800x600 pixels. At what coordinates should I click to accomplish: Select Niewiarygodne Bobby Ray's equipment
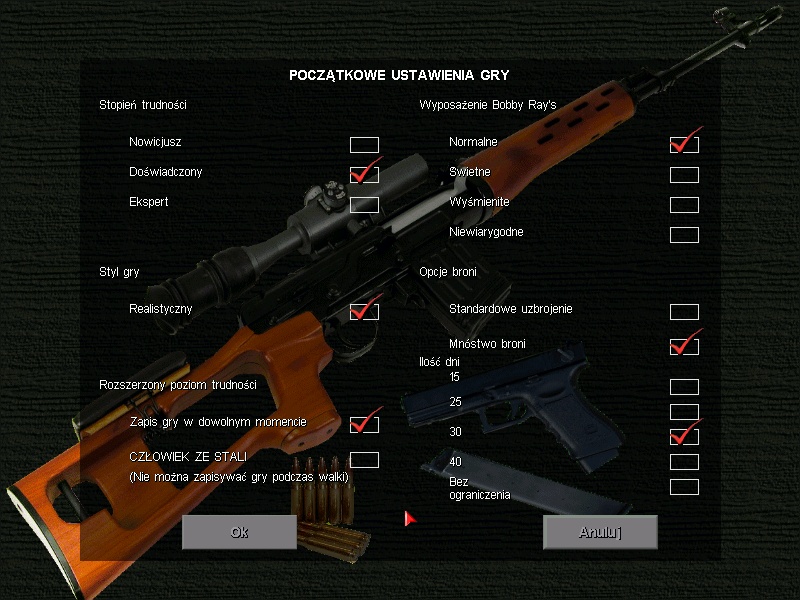(684, 235)
